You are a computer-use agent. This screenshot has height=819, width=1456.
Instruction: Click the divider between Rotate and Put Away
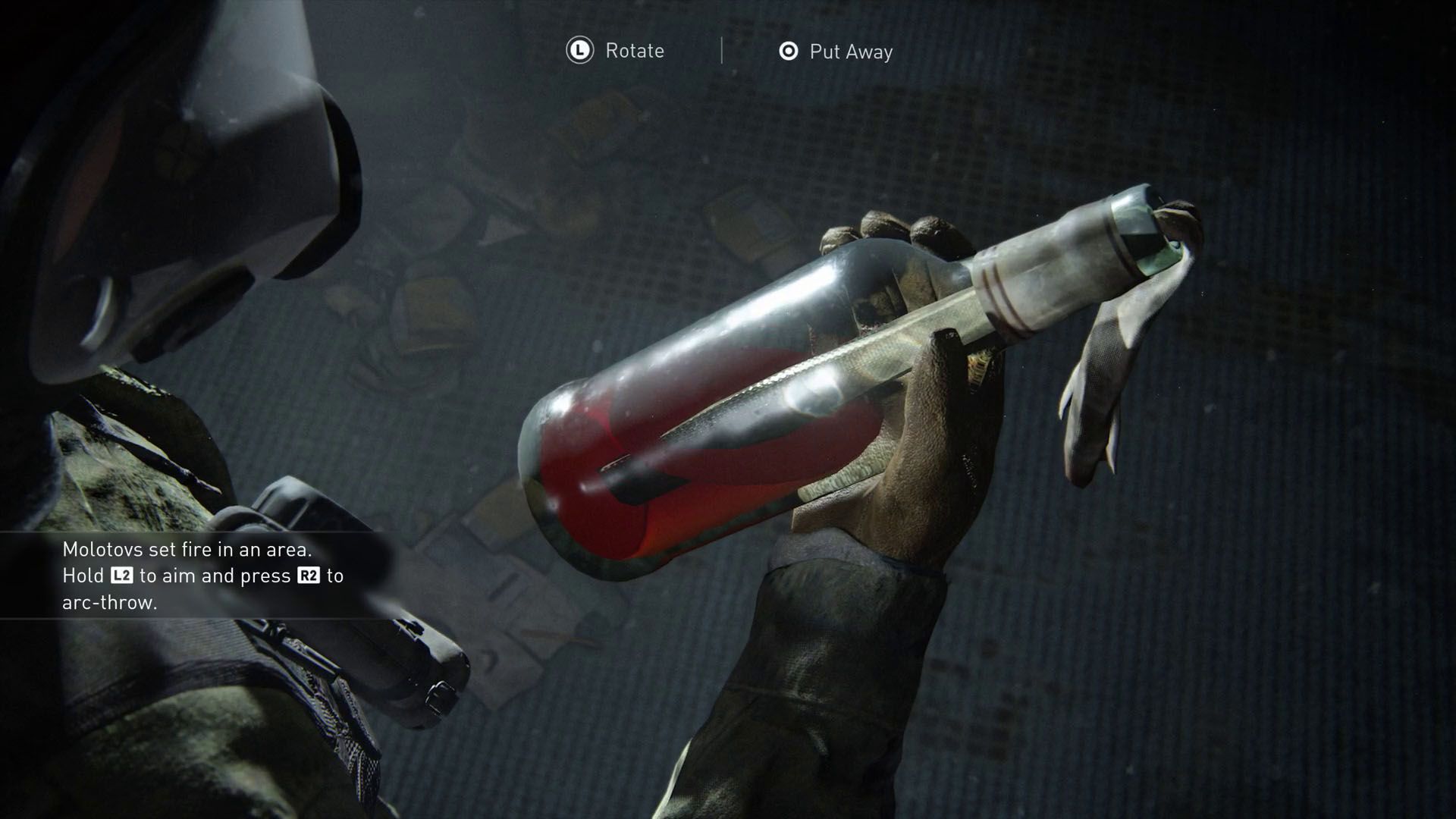[722, 50]
